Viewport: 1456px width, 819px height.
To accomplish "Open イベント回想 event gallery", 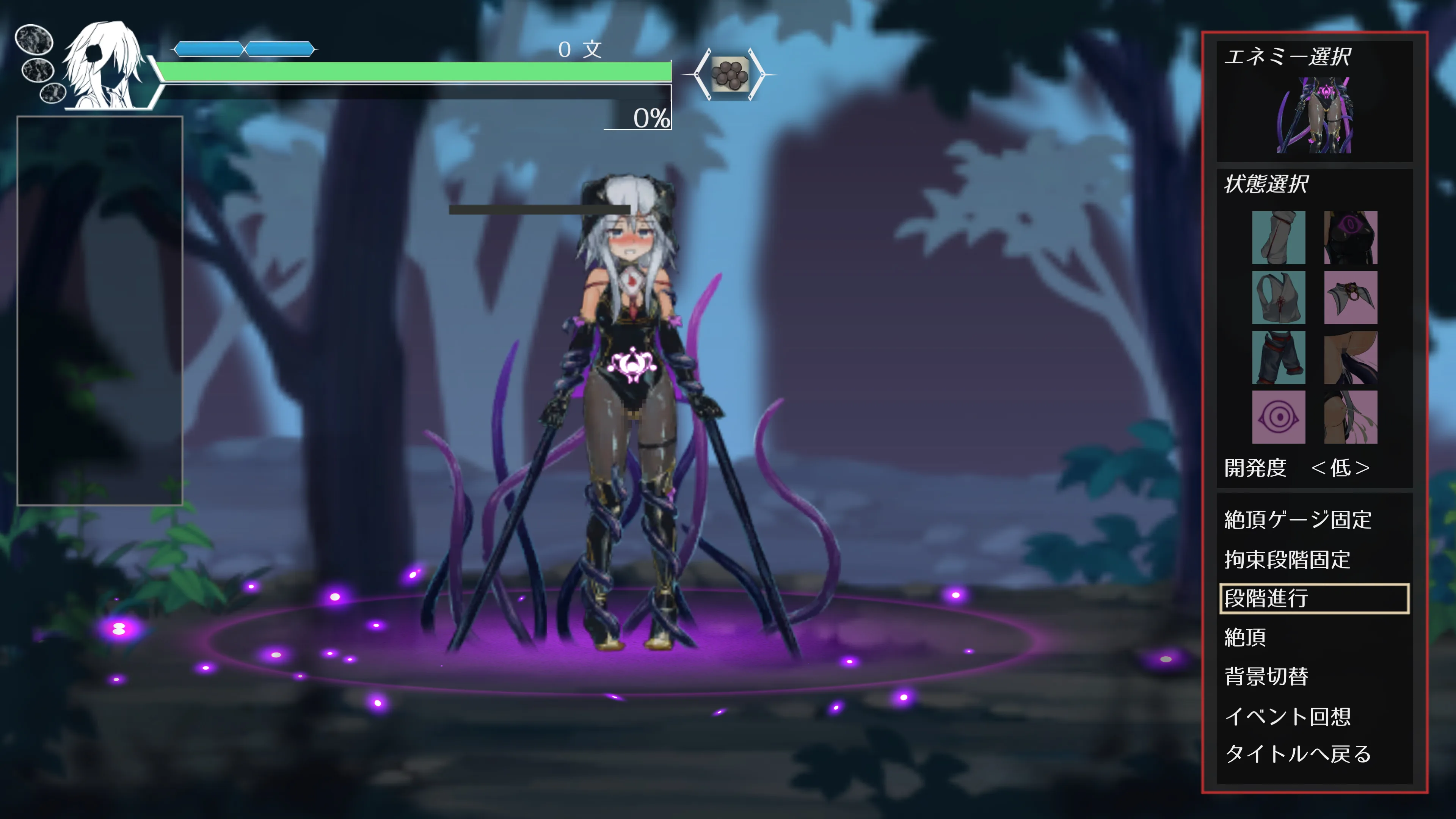I will 1288,716.
